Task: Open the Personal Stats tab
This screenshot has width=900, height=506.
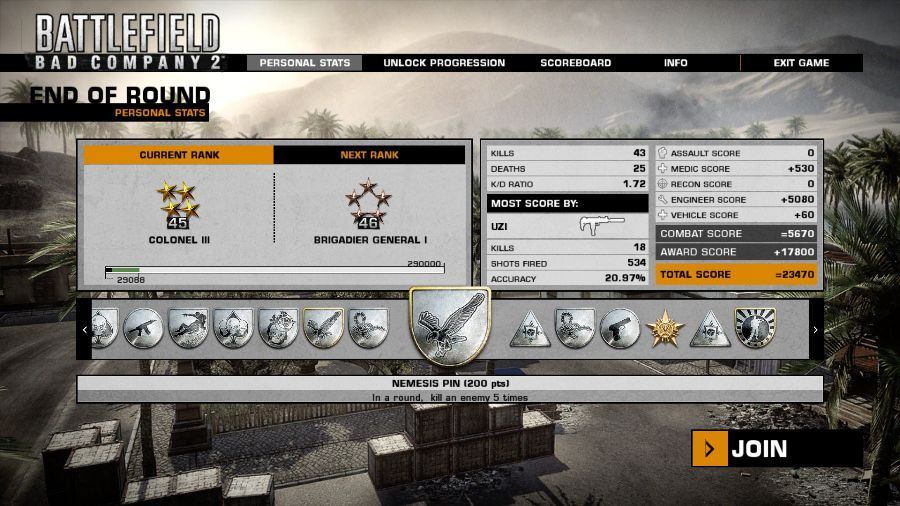Action: pos(305,63)
